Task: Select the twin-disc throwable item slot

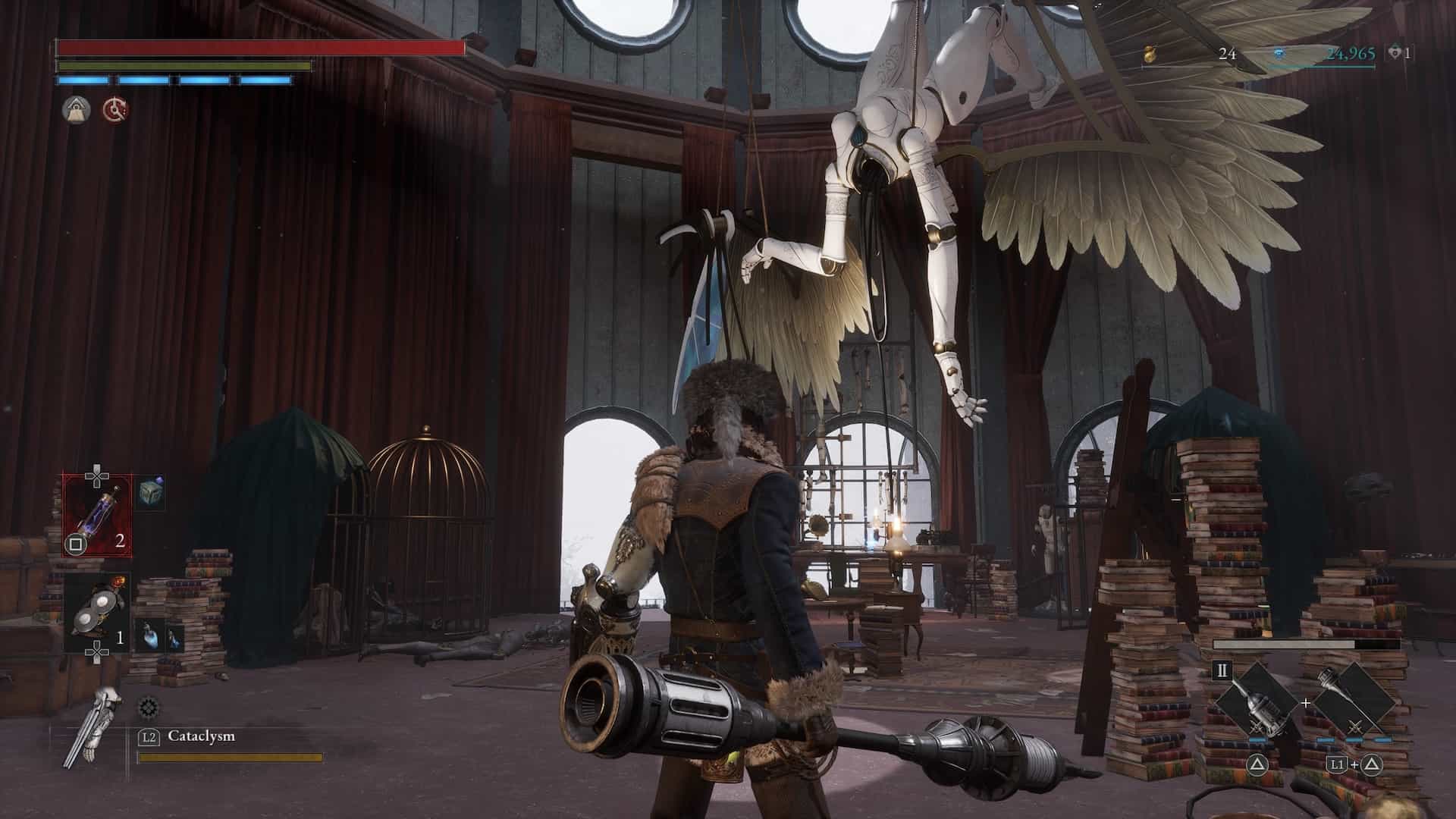Action: (97, 613)
